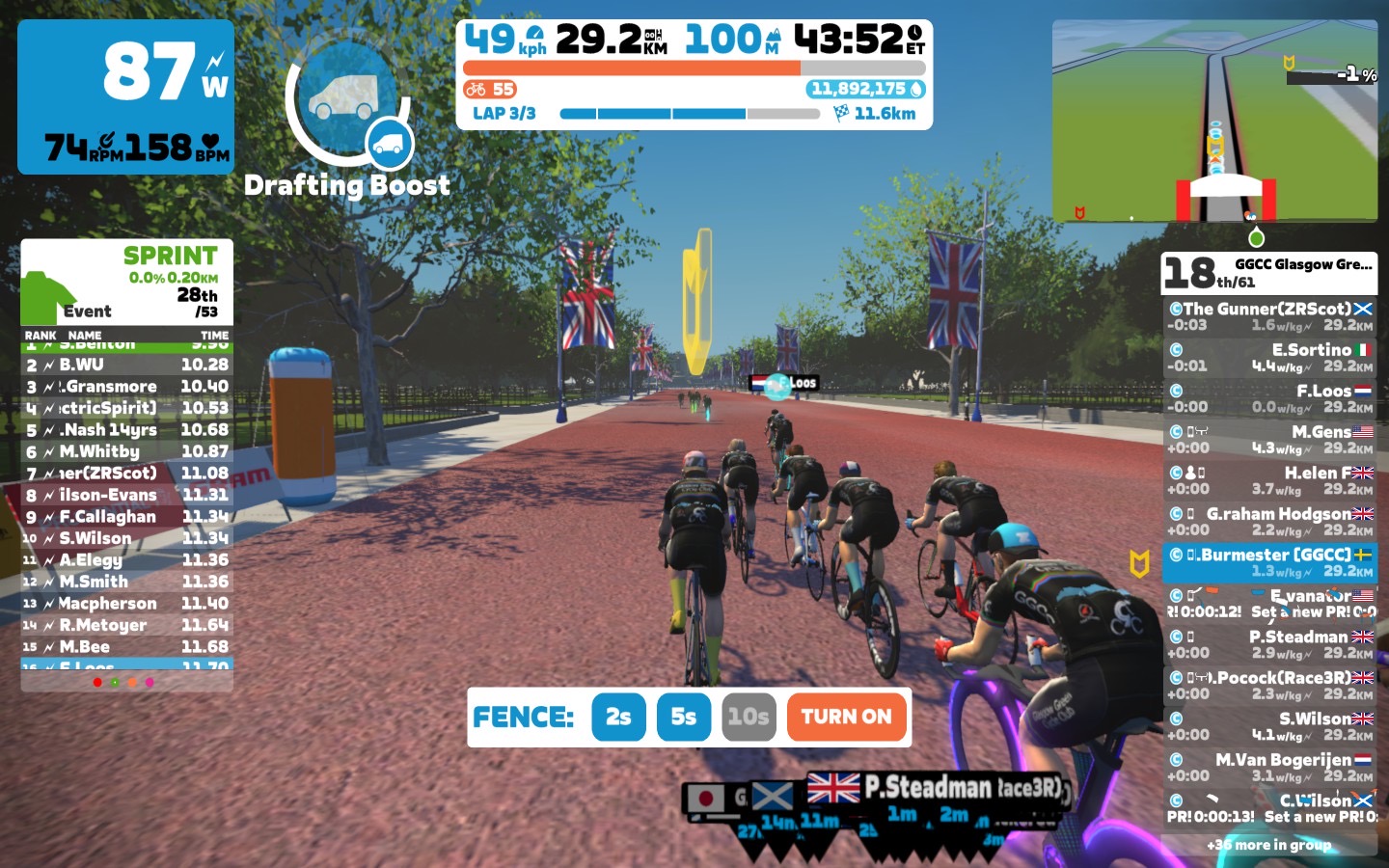Click the 87 W power panel
The image size is (1389, 868).
click(125, 96)
